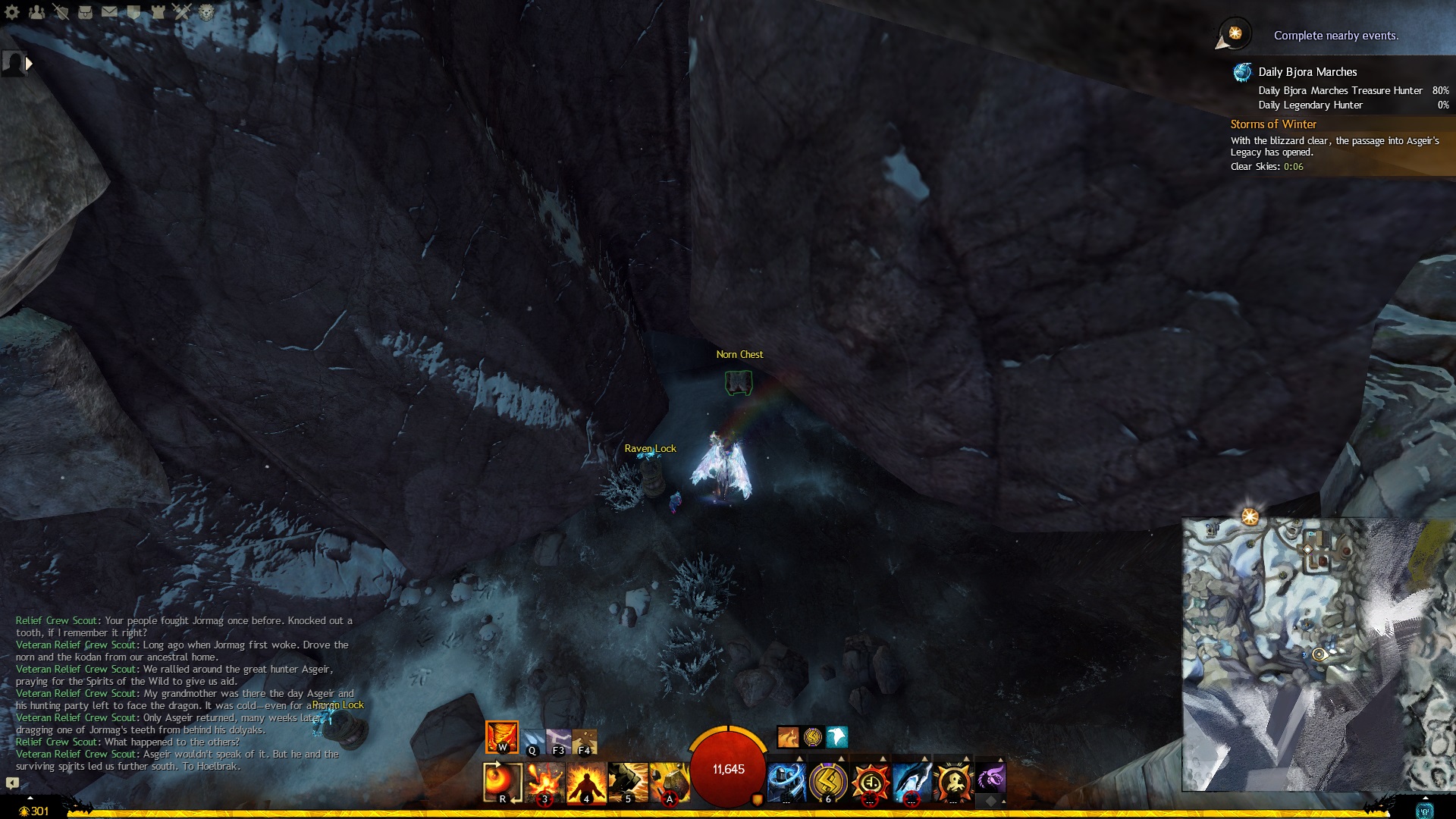Open the inventory bag icon

[85, 12]
